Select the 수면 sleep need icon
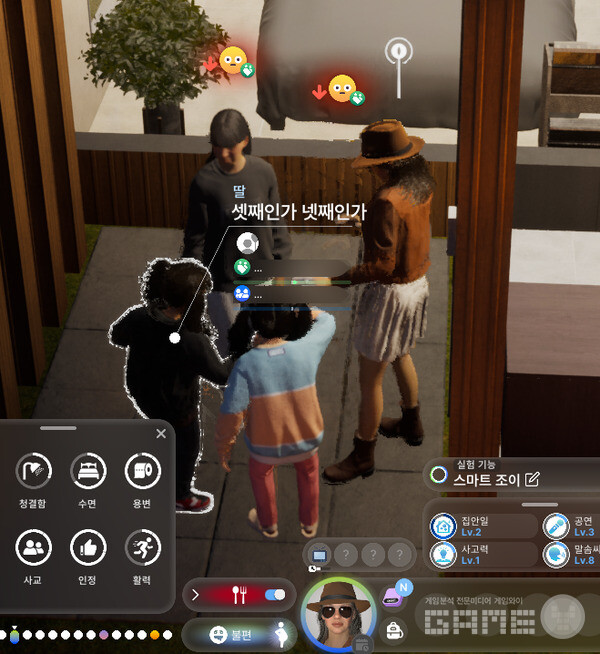Screen dimensions: 600x654 tap(88, 470)
